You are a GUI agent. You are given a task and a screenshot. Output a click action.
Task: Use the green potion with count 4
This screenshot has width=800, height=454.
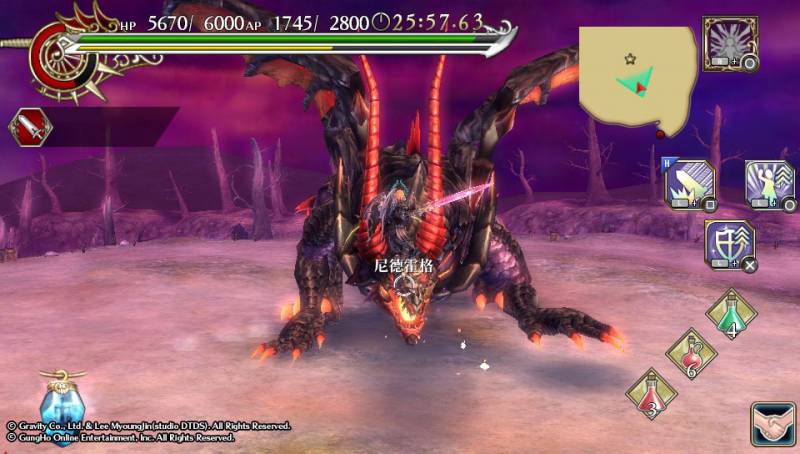tap(730, 315)
